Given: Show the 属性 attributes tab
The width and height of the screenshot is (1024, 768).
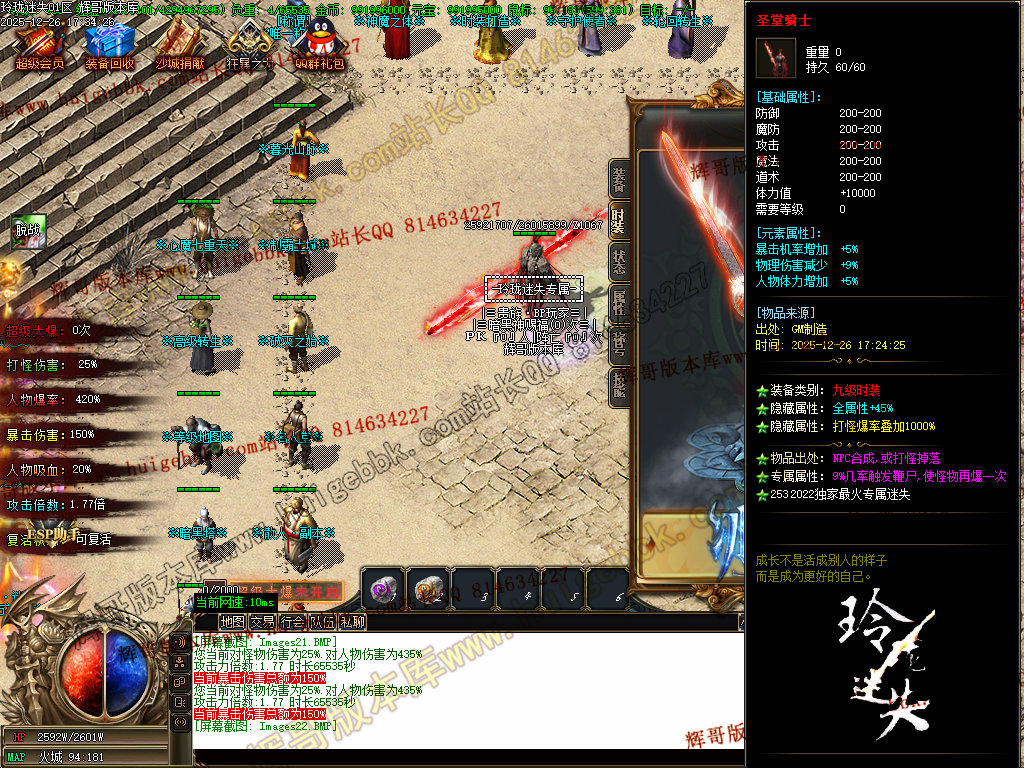Looking at the screenshot, I should pyautogui.click(x=620, y=304).
